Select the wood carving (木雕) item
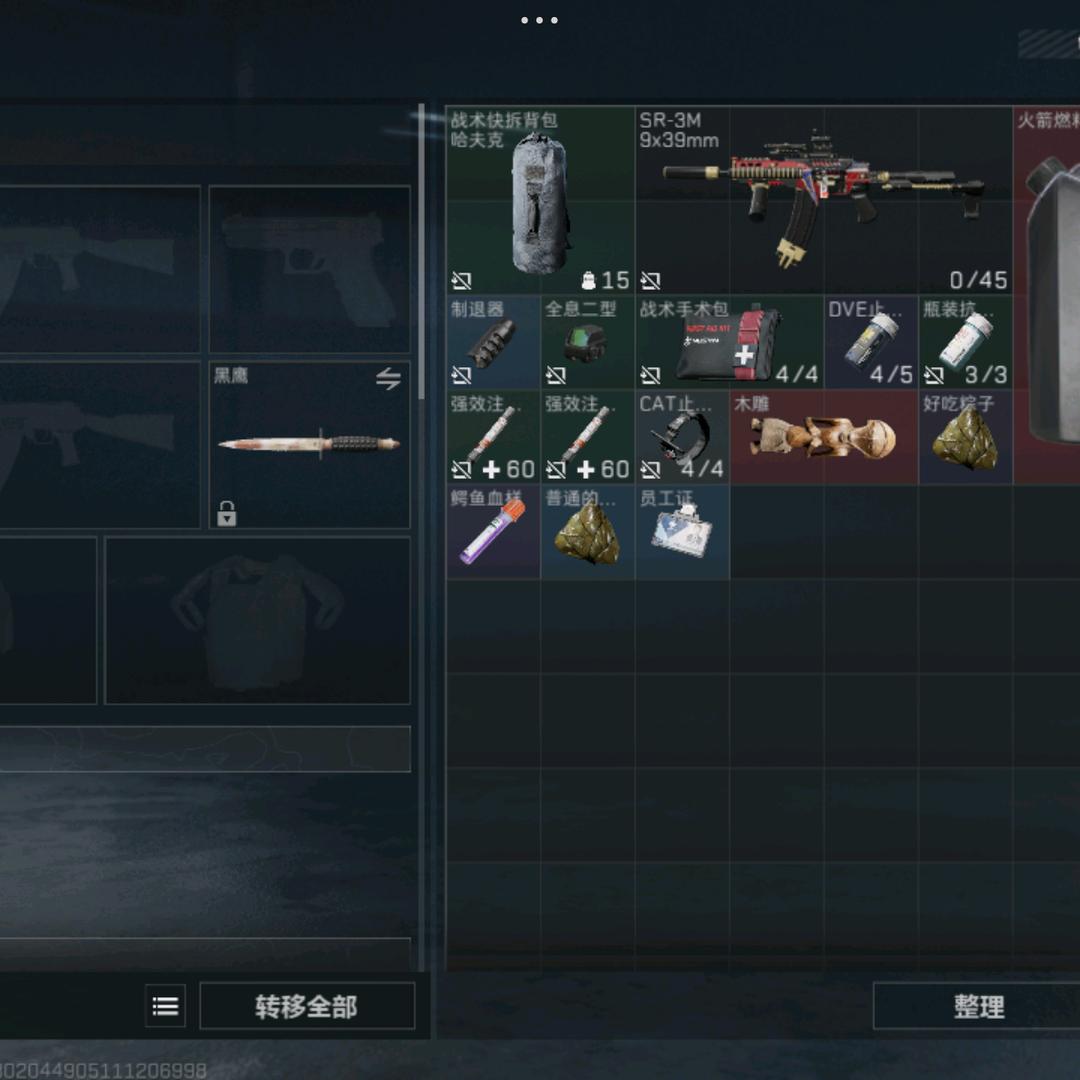 [x=823, y=438]
